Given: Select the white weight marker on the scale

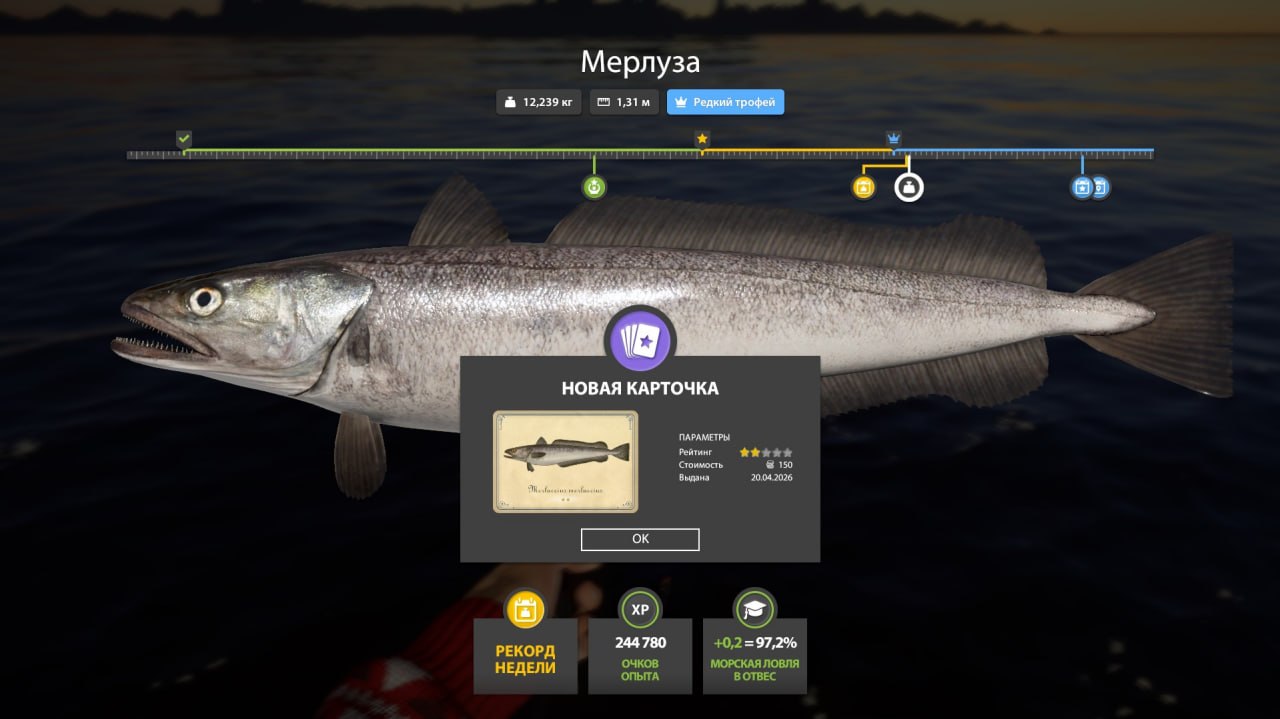Looking at the screenshot, I should click(x=908, y=187).
